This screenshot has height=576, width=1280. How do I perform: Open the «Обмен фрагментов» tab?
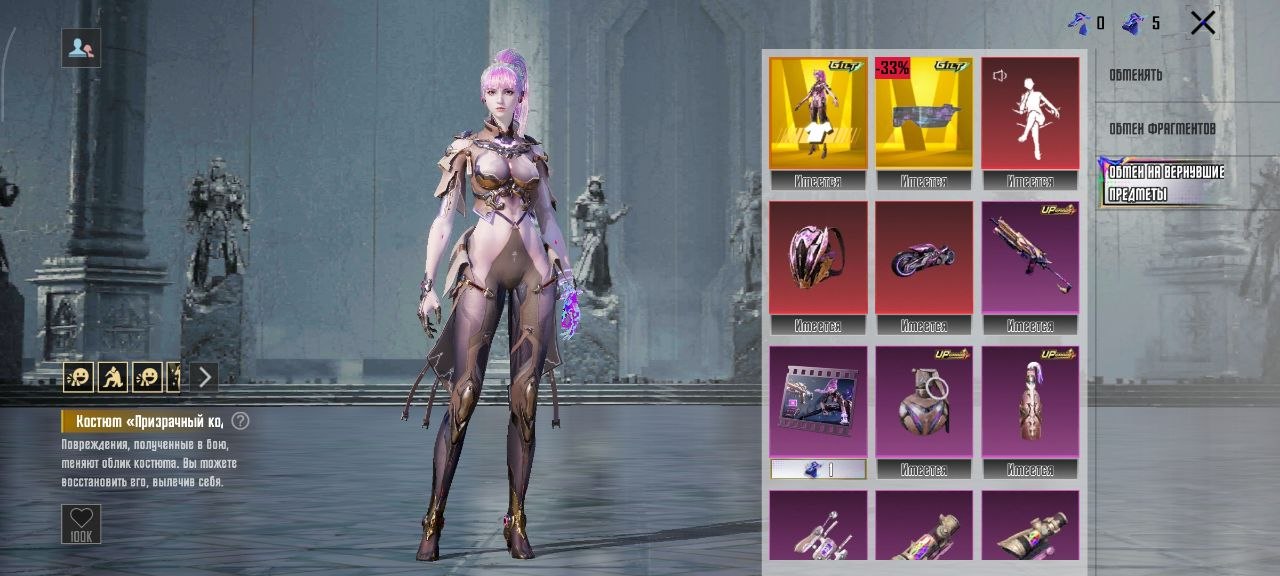(x=1162, y=129)
